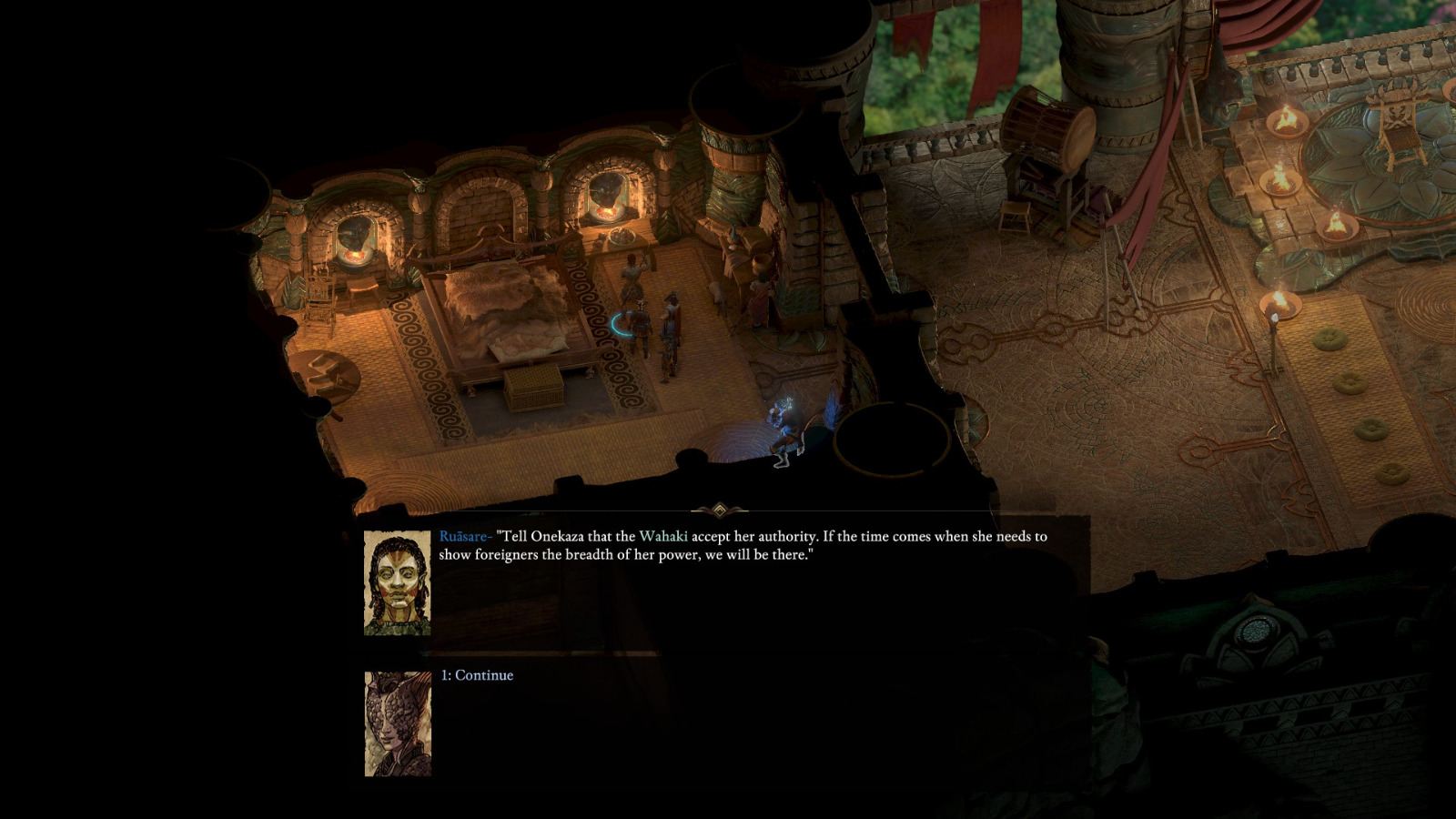
Task: Click the burning brazier on the right terrace
Action: coord(1287,120)
